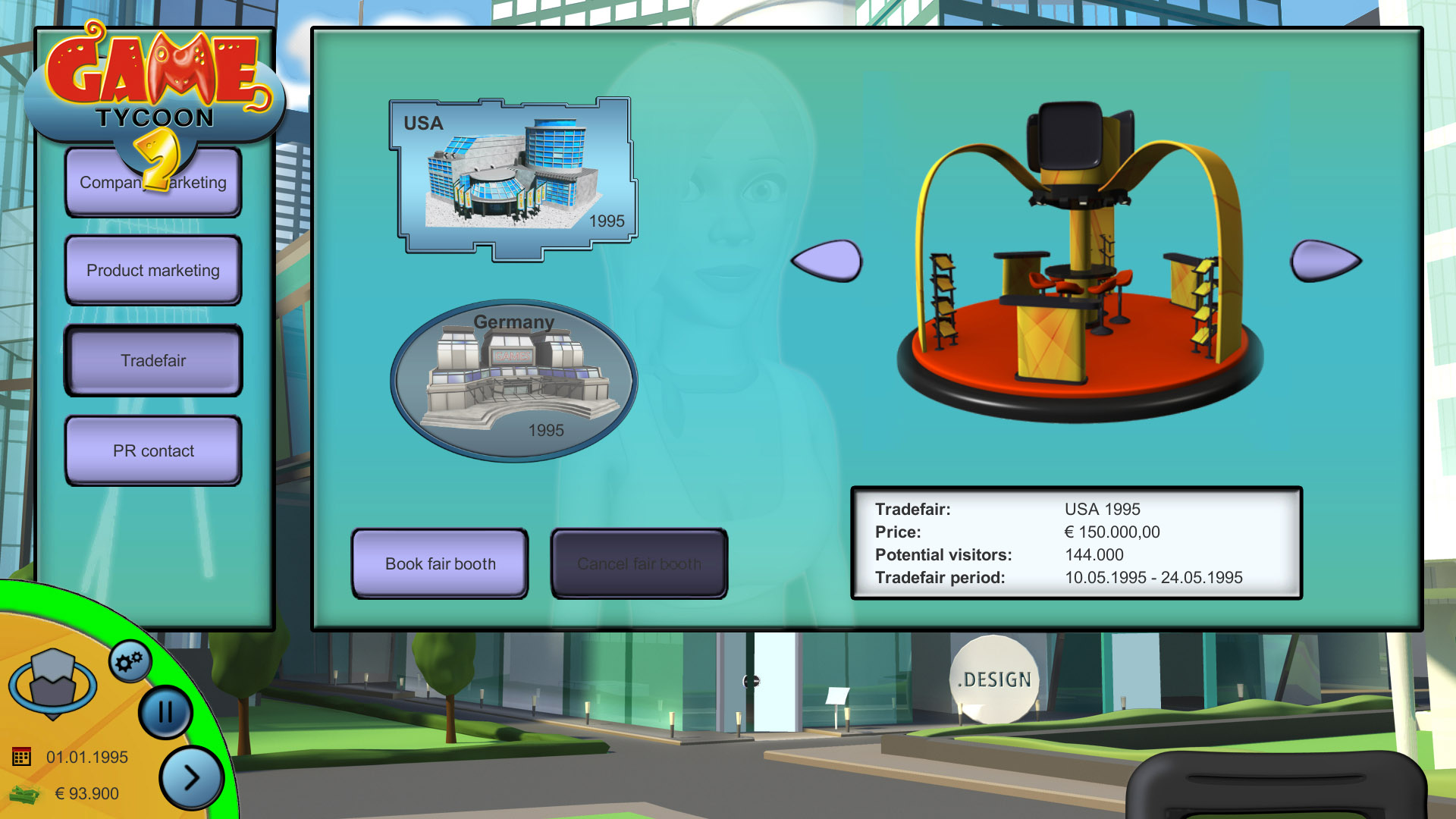Pause the game time
The width and height of the screenshot is (1456, 819).
[165, 712]
